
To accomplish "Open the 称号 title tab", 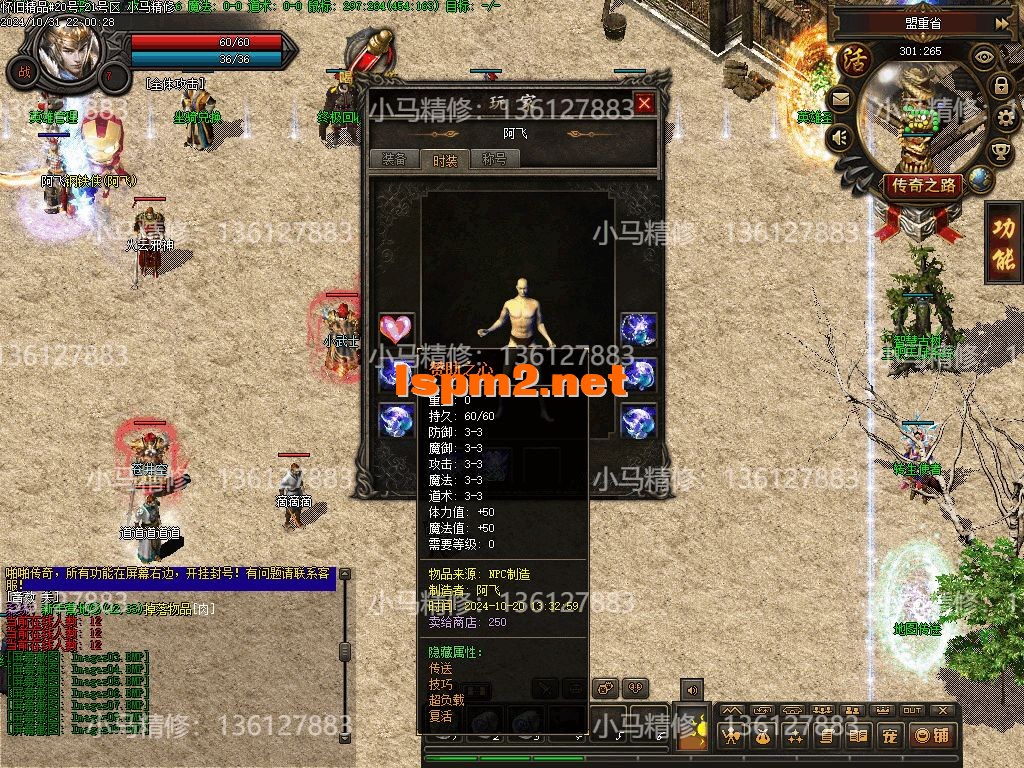I will point(494,159).
